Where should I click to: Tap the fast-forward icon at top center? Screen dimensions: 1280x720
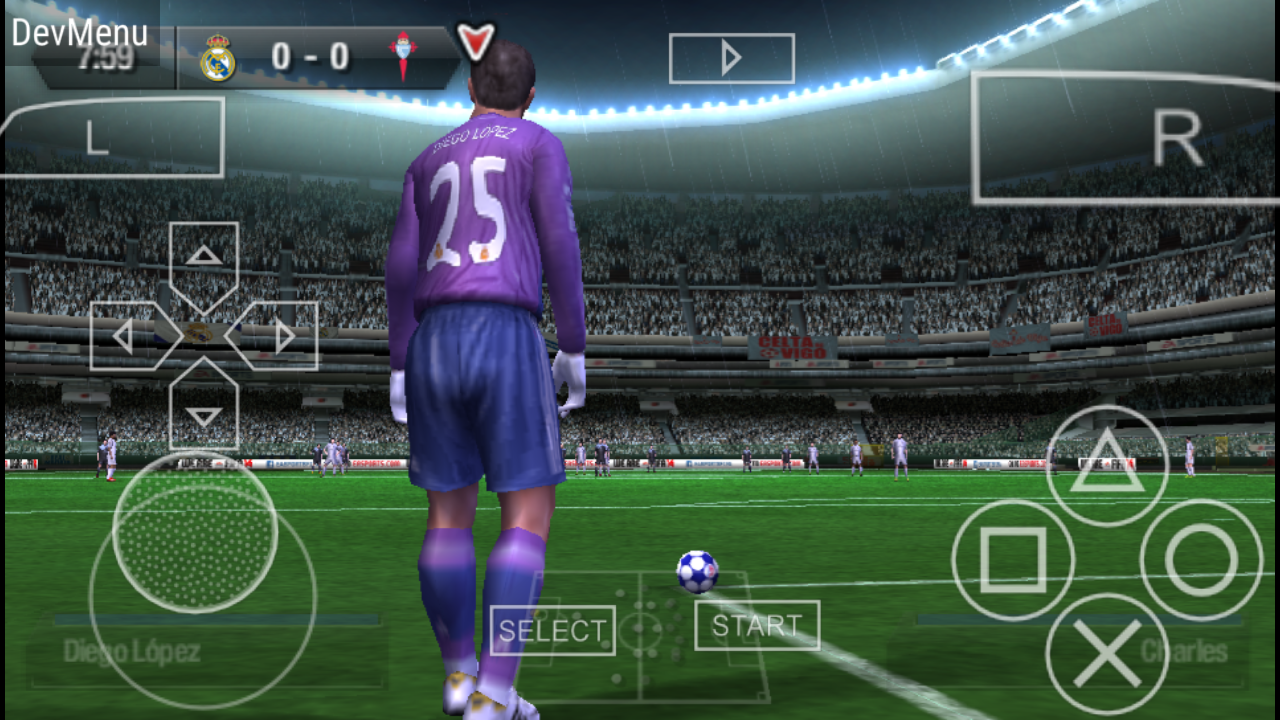tap(731, 58)
